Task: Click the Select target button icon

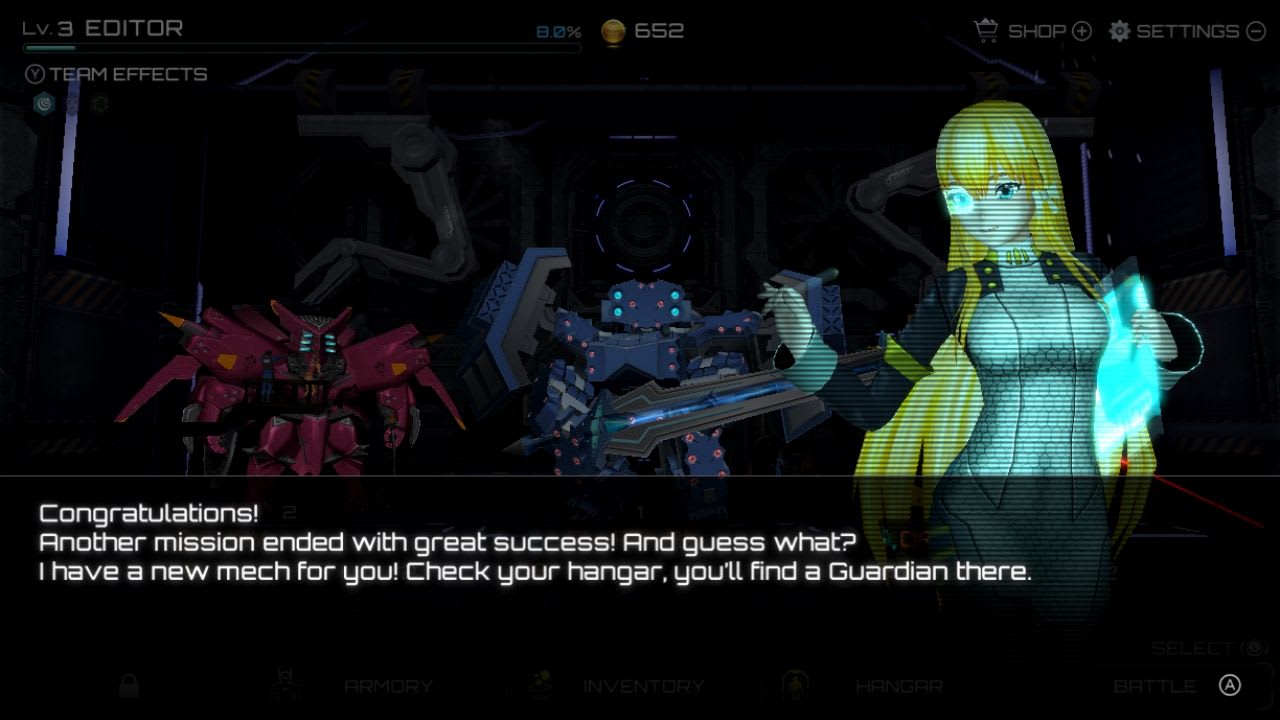Action: coord(1254,647)
